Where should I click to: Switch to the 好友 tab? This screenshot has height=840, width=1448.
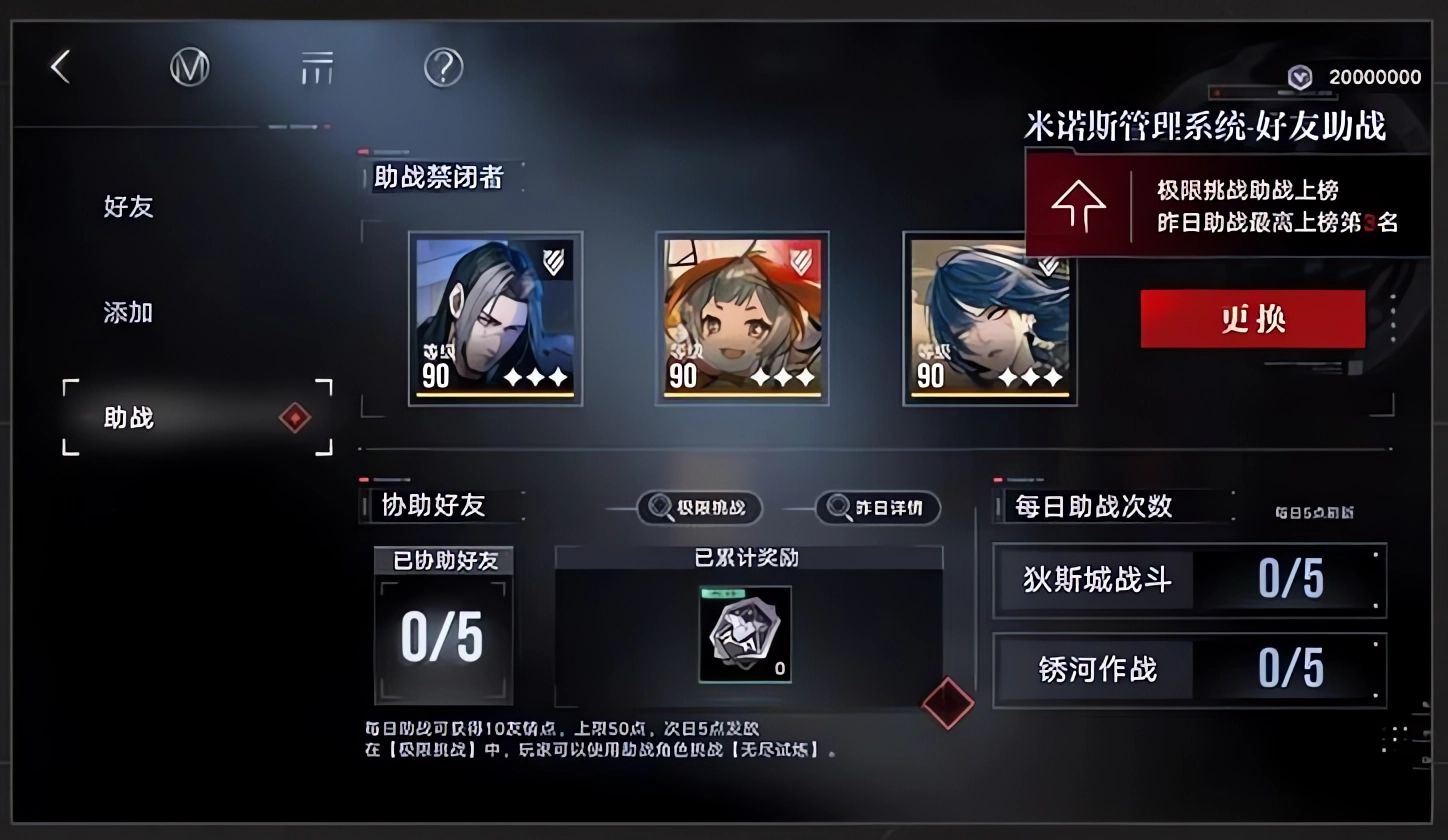click(127, 207)
